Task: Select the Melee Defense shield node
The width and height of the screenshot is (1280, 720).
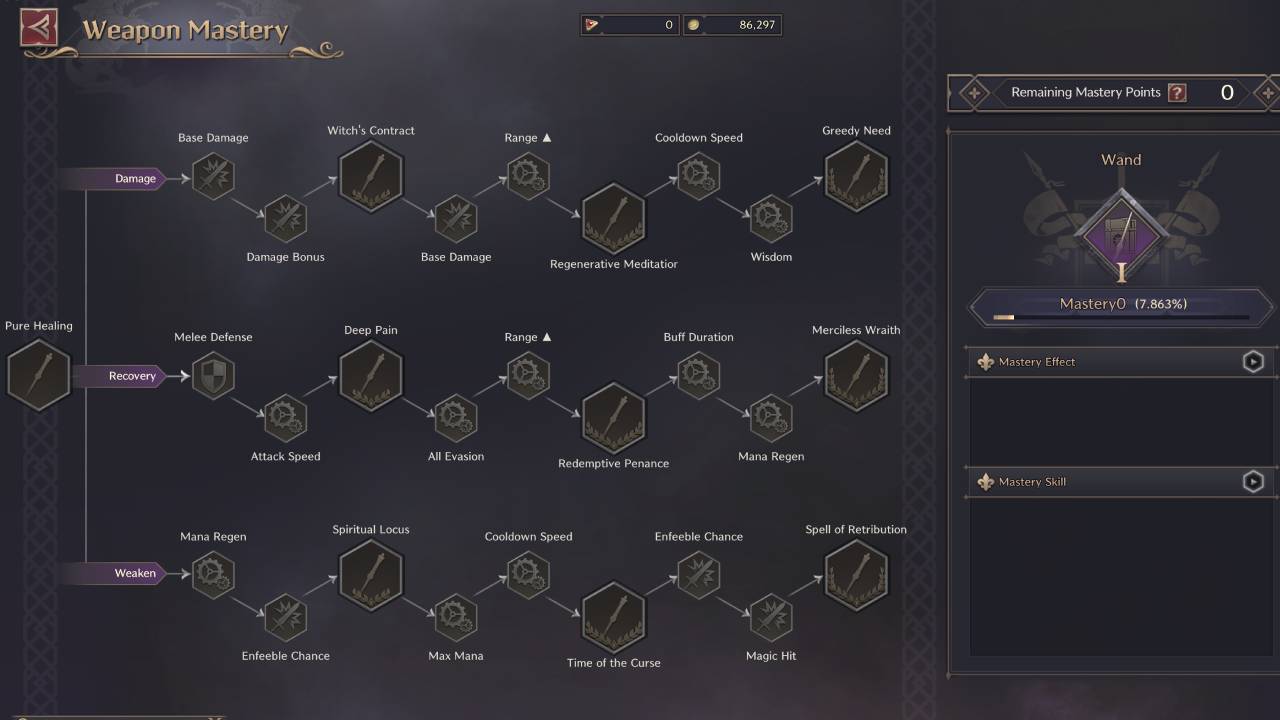Action: click(213, 375)
